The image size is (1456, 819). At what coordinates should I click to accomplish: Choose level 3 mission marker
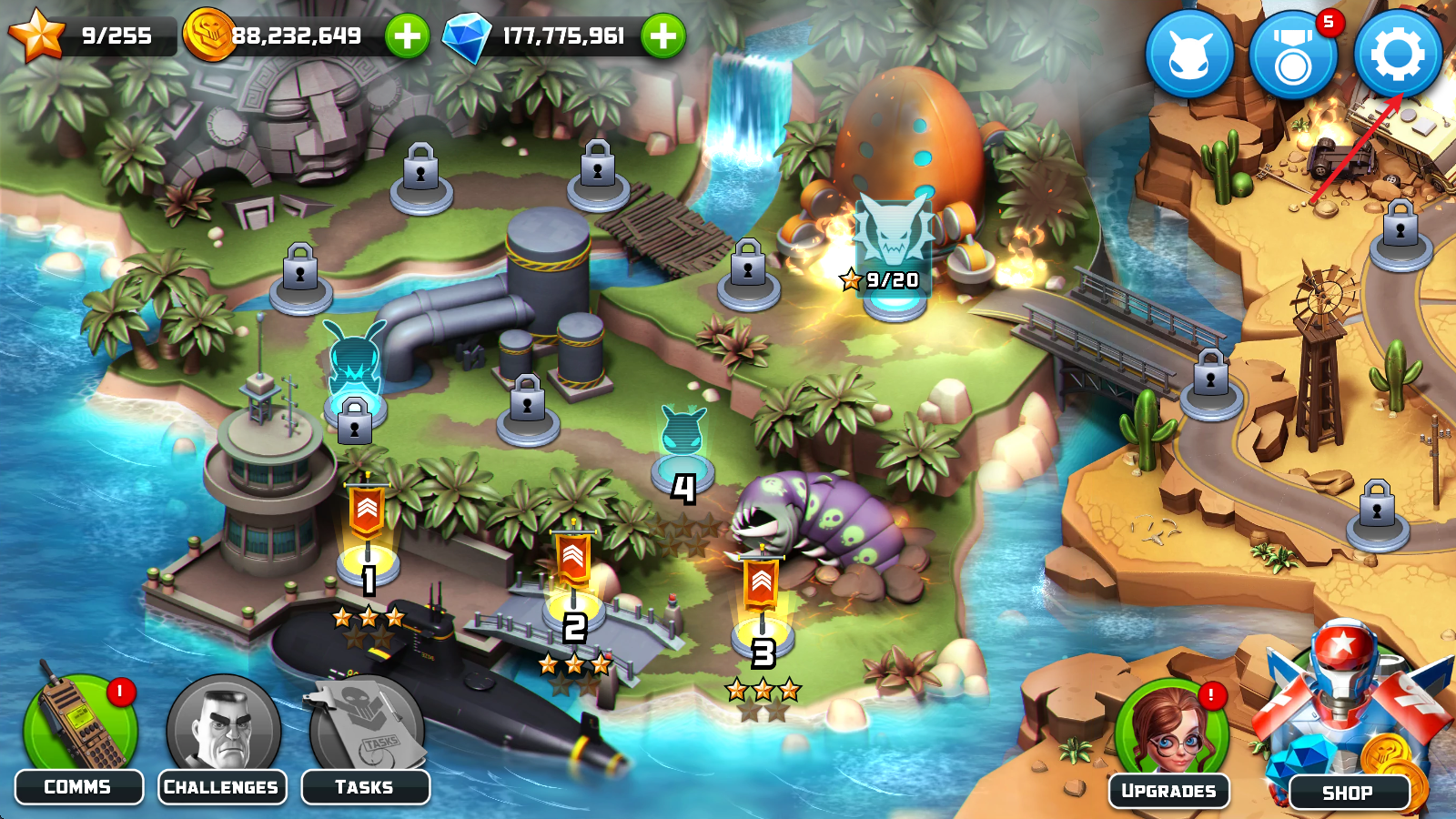pos(762,628)
